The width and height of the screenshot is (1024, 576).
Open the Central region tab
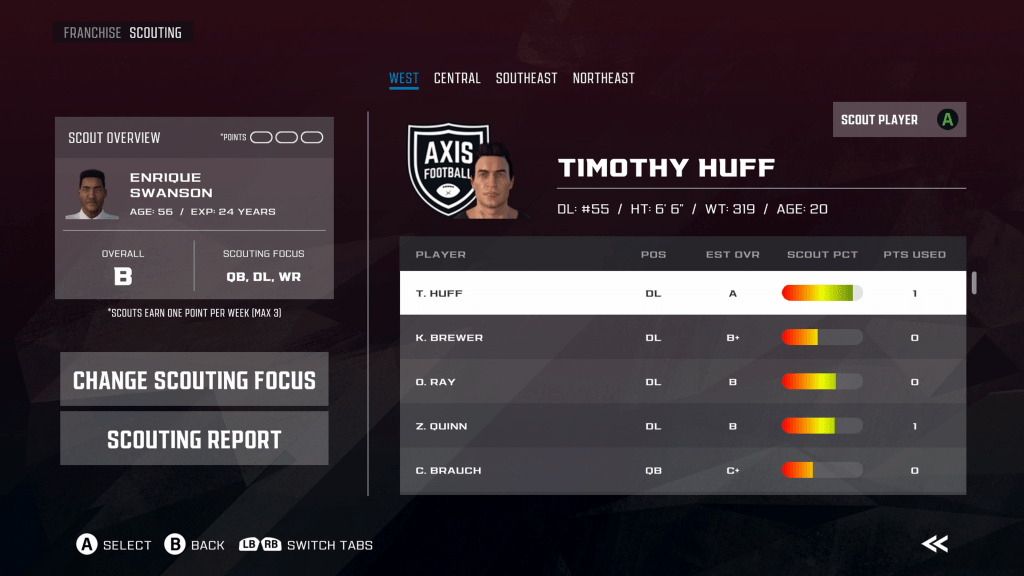click(x=457, y=78)
